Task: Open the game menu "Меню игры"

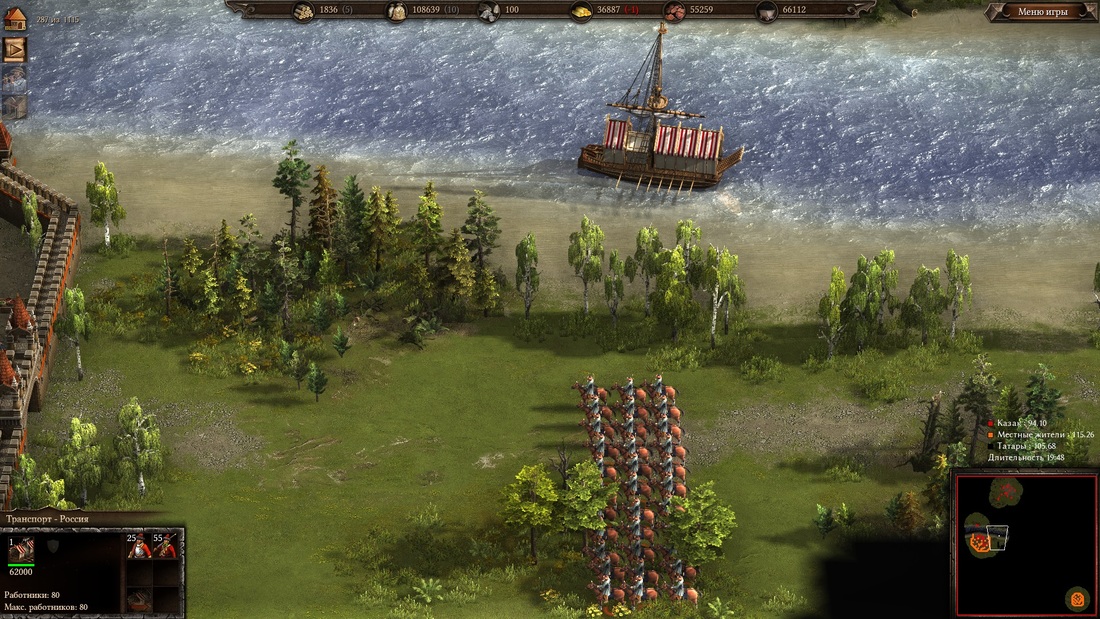Action: click(1042, 12)
